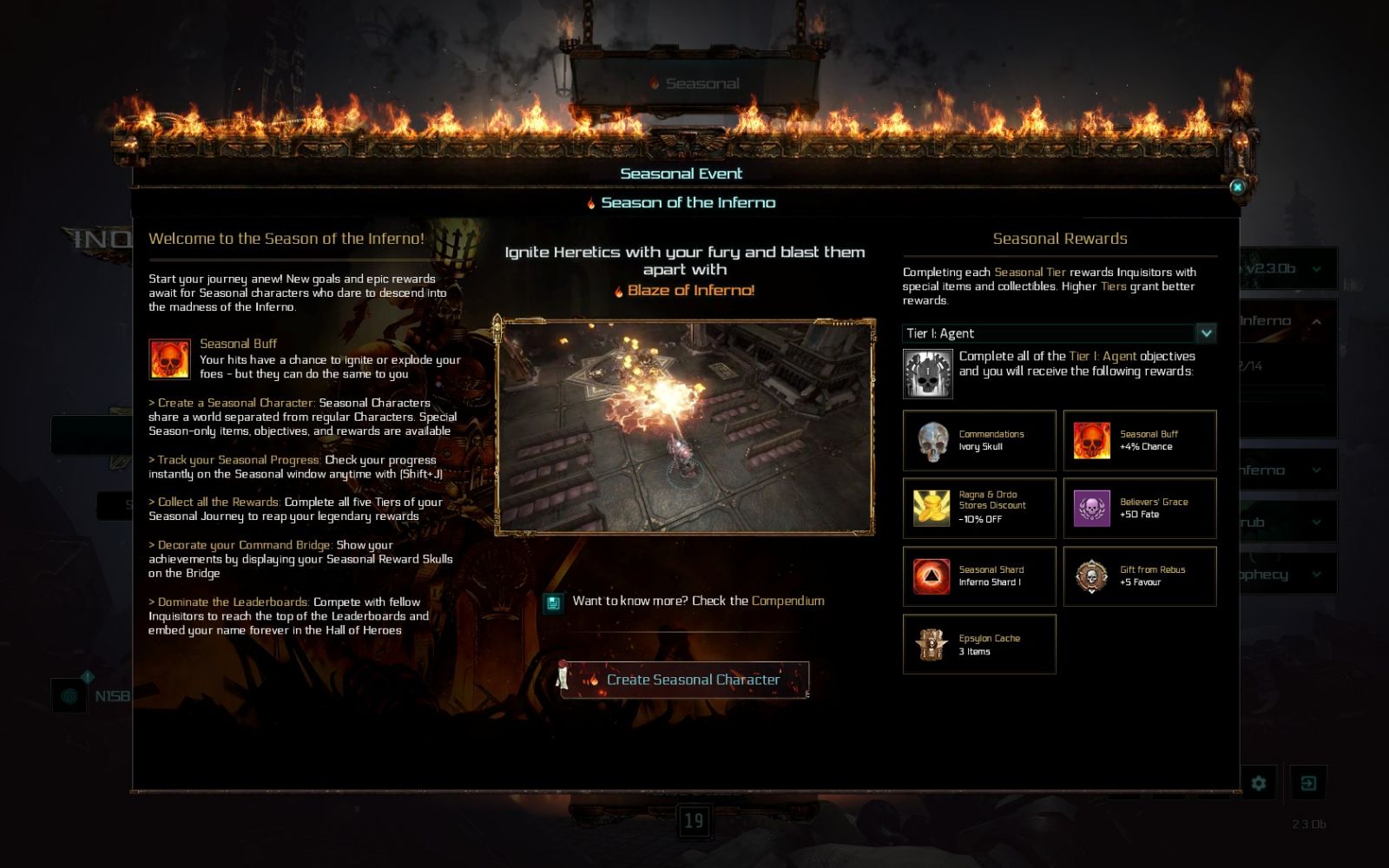Open the settings gear icon
The width and height of the screenshot is (1389, 868).
(1258, 784)
